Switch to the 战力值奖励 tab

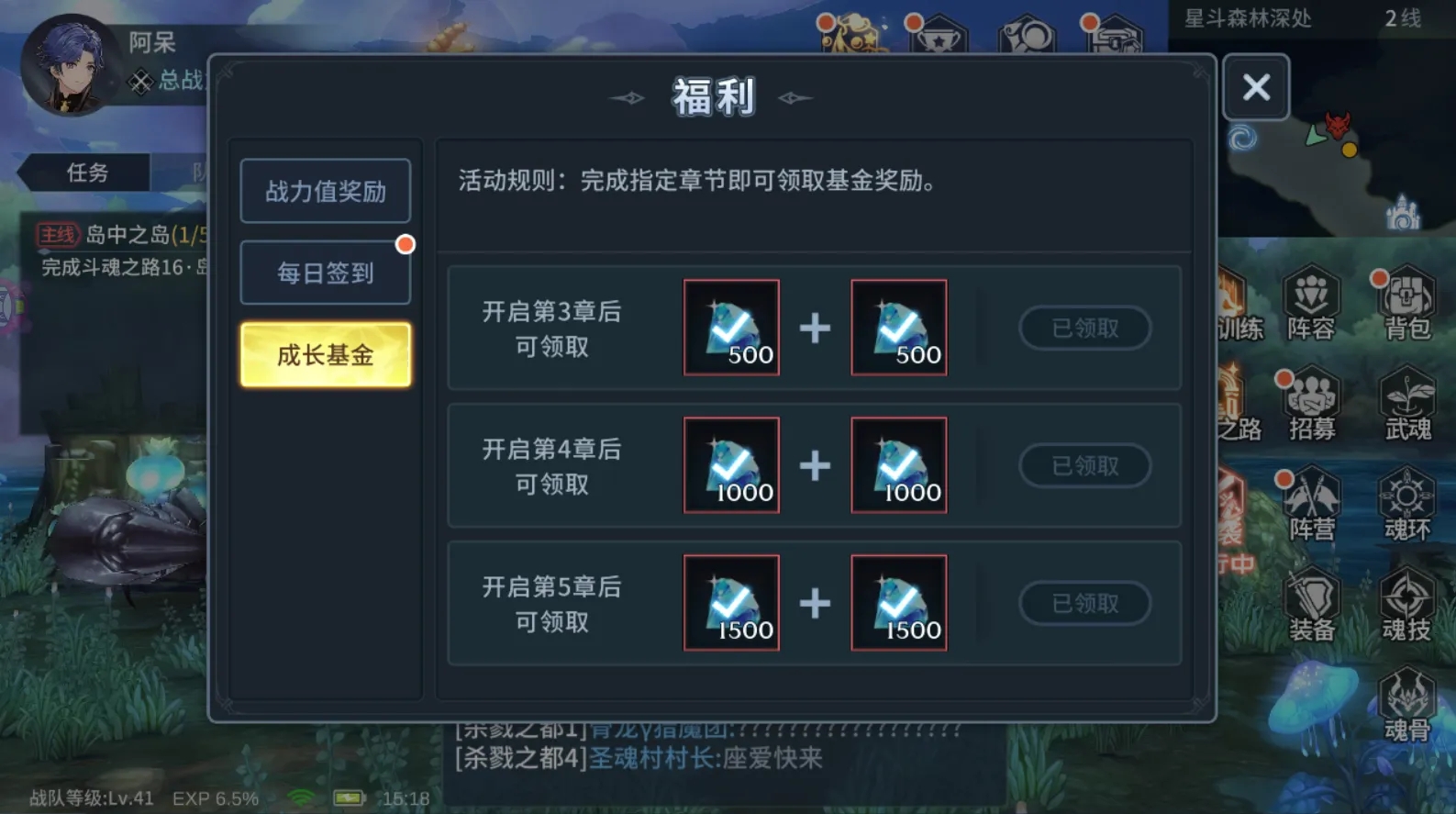pyautogui.click(x=326, y=192)
